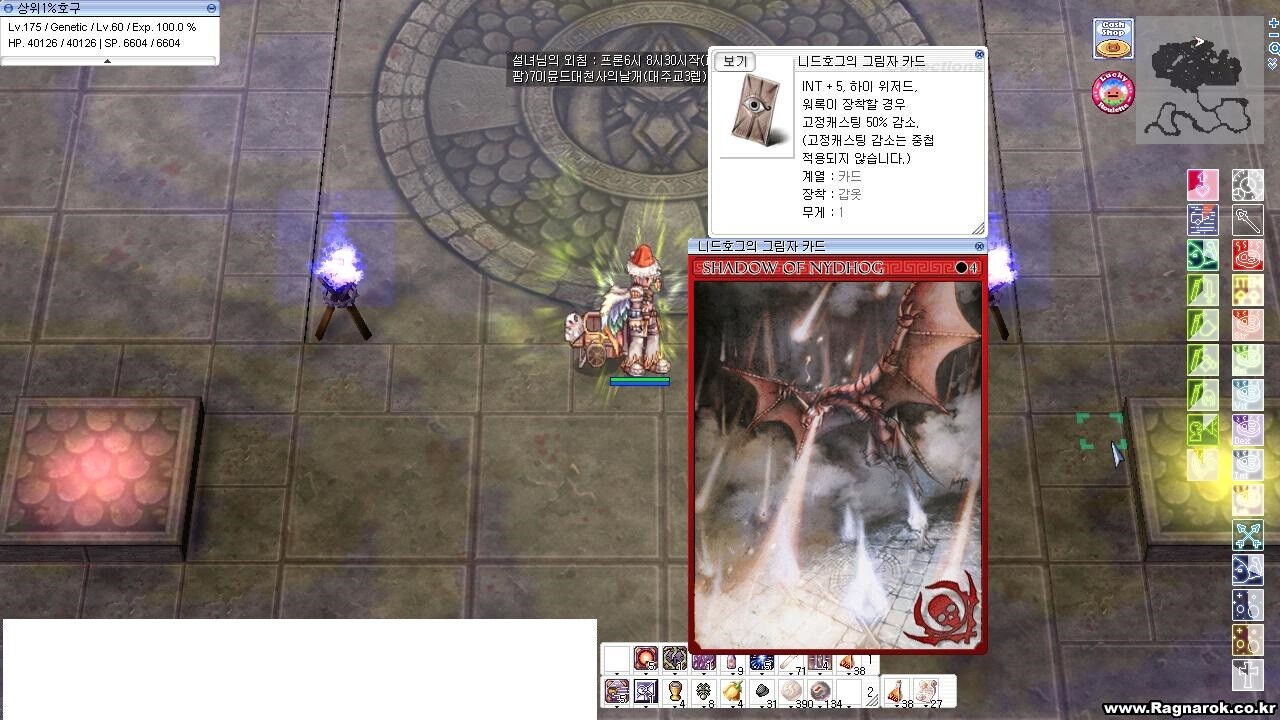
Task: Click the golden trophy item in the hotbar
Action: coord(674,692)
